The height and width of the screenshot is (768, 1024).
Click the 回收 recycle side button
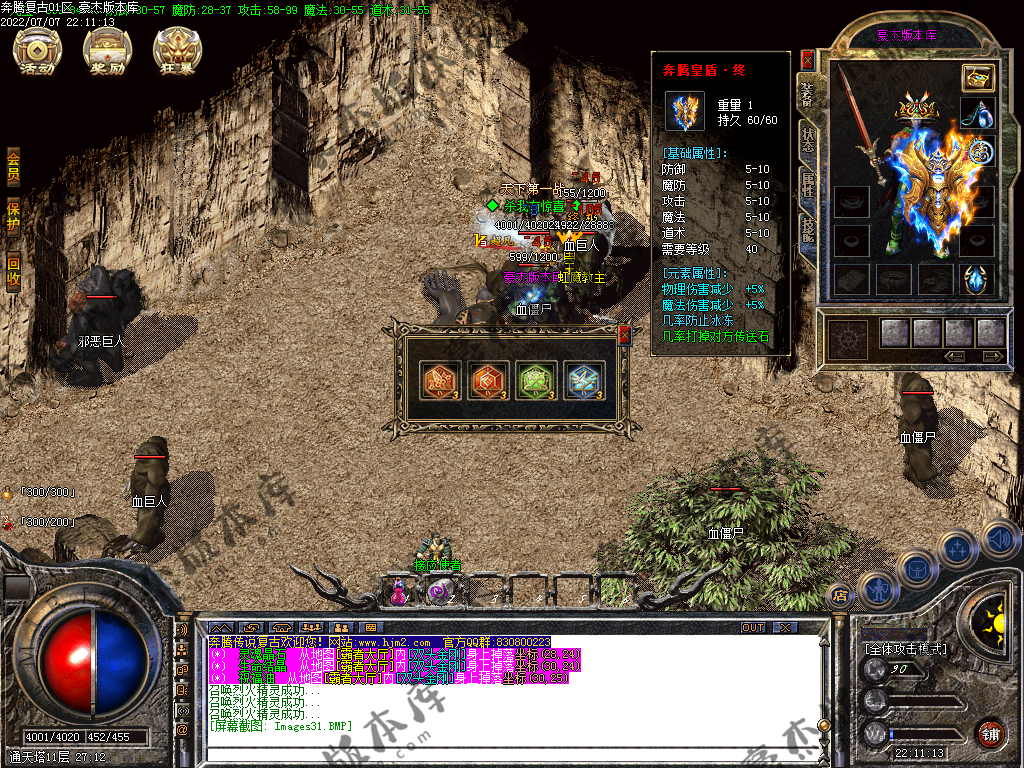pyautogui.click(x=13, y=273)
